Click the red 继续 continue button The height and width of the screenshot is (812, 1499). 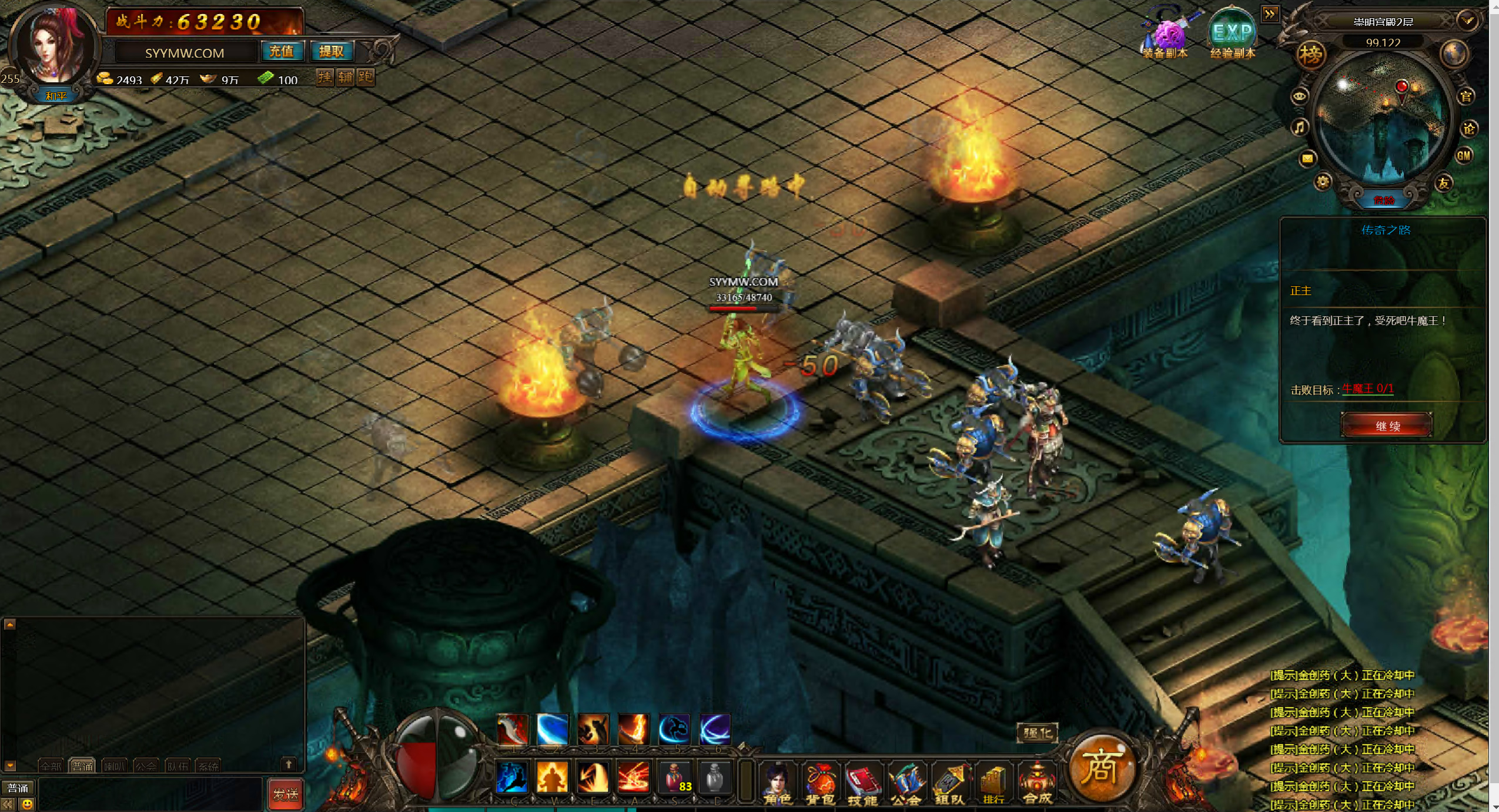tap(1386, 425)
